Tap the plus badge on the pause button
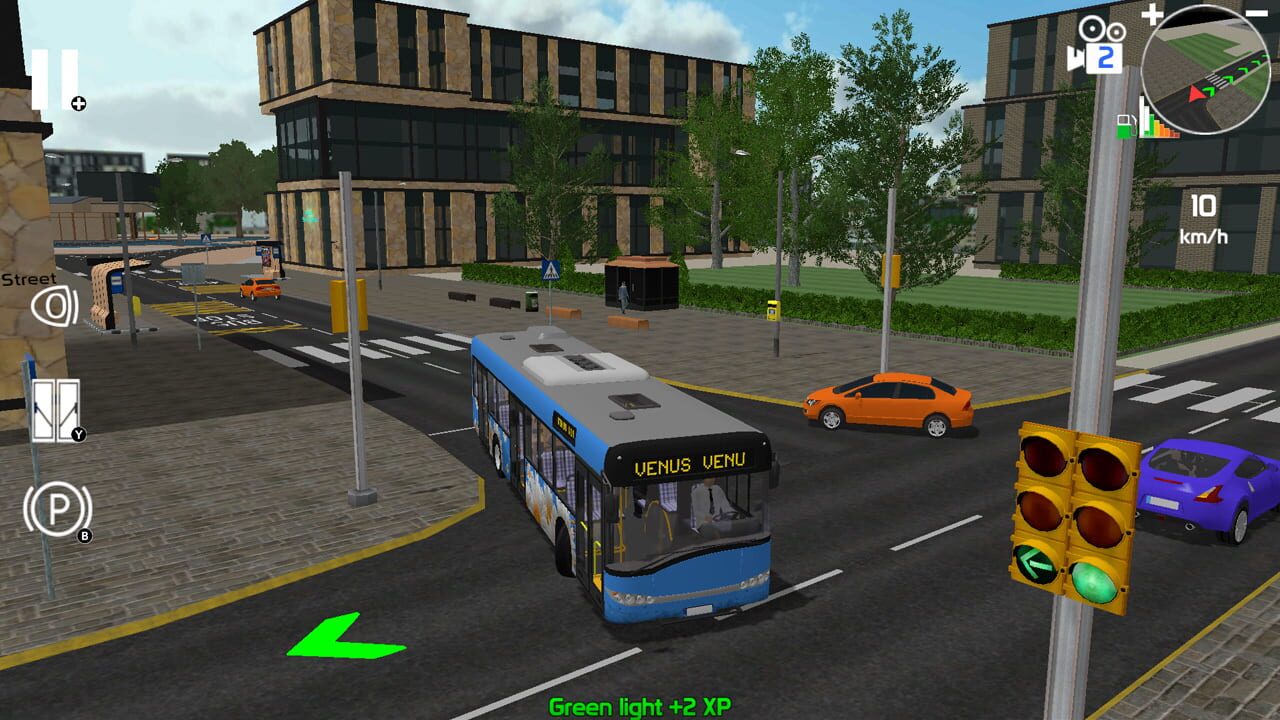The image size is (1280, 720). click(x=78, y=103)
